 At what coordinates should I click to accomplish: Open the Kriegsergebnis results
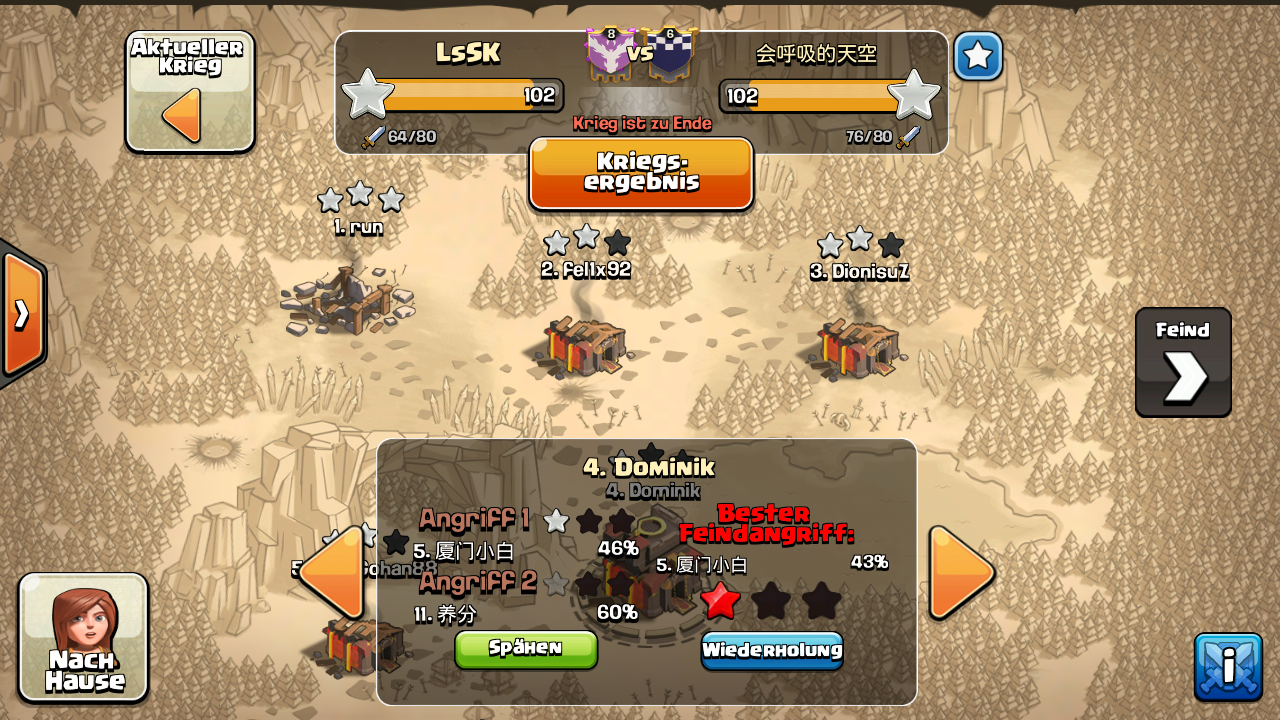641,173
